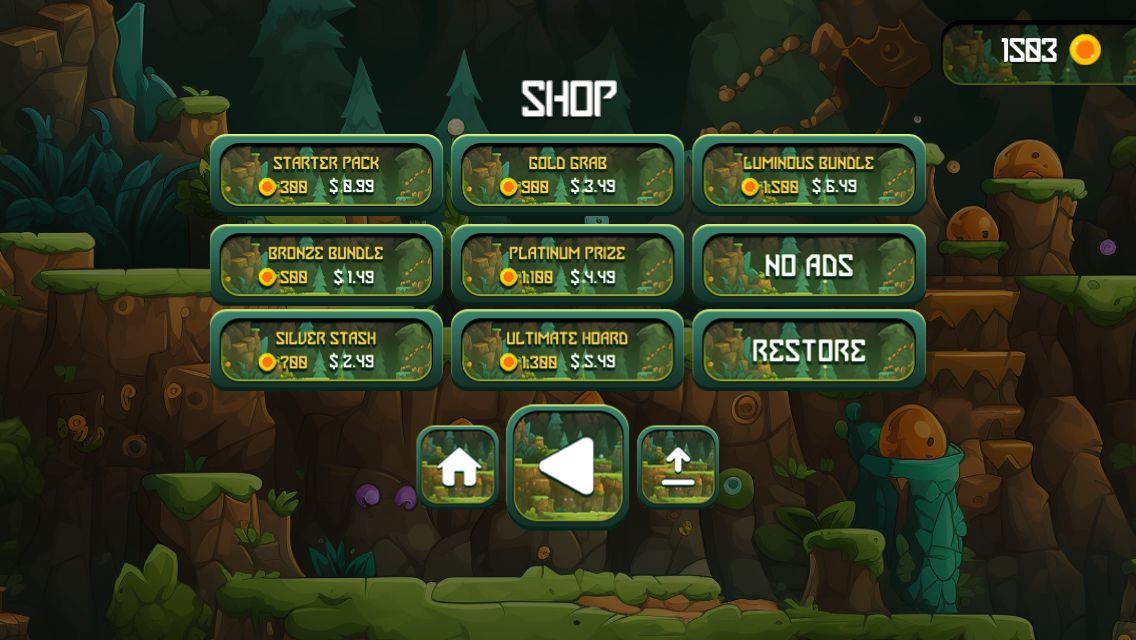The width and height of the screenshot is (1136, 640).
Task: Purchase the Ultimate Hoard bundle
Action: click(567, 350)
